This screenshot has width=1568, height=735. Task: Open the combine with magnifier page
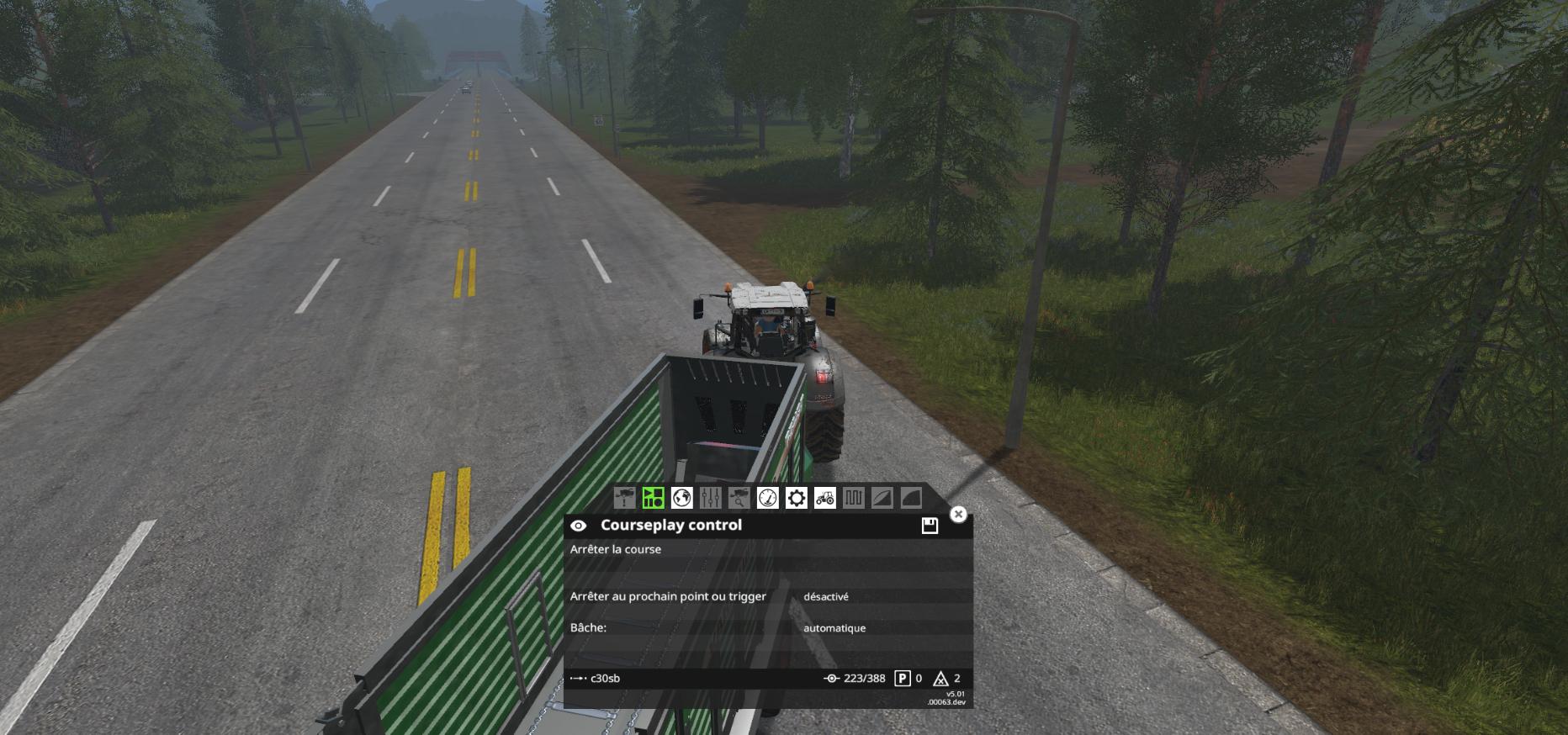[739, 498]
